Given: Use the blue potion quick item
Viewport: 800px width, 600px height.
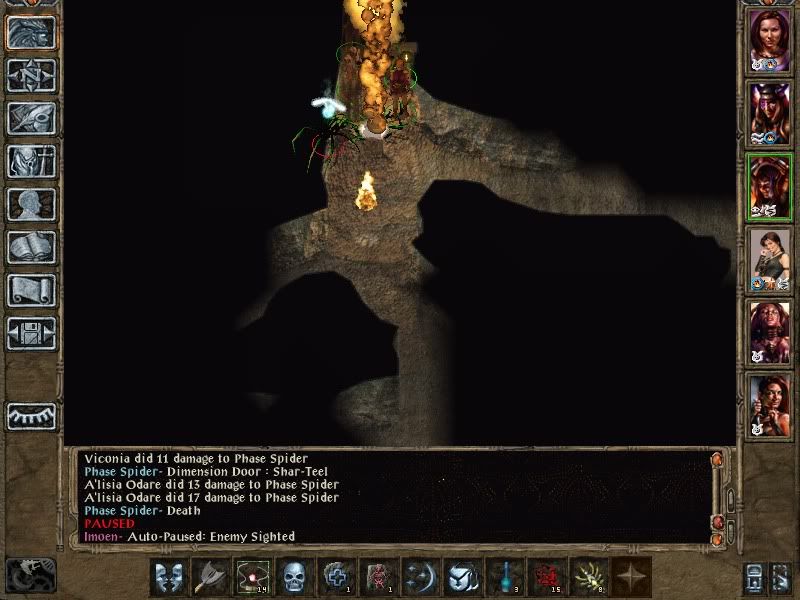Looking at the screenshot, I should (506, 576).
